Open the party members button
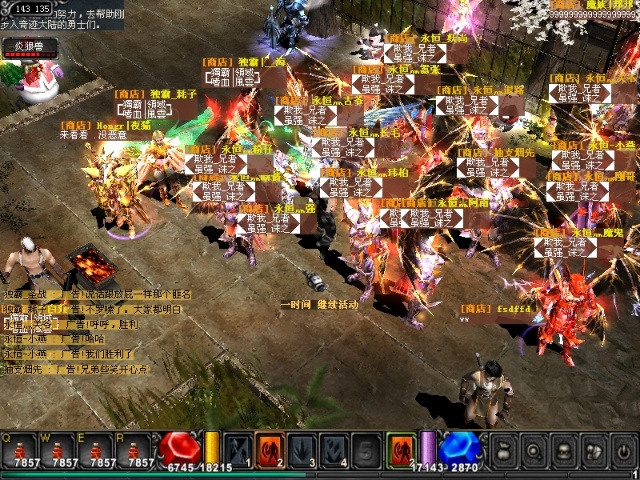Image resolution: width=640 pixels, height=480 pixels. (x=593, y=450)
